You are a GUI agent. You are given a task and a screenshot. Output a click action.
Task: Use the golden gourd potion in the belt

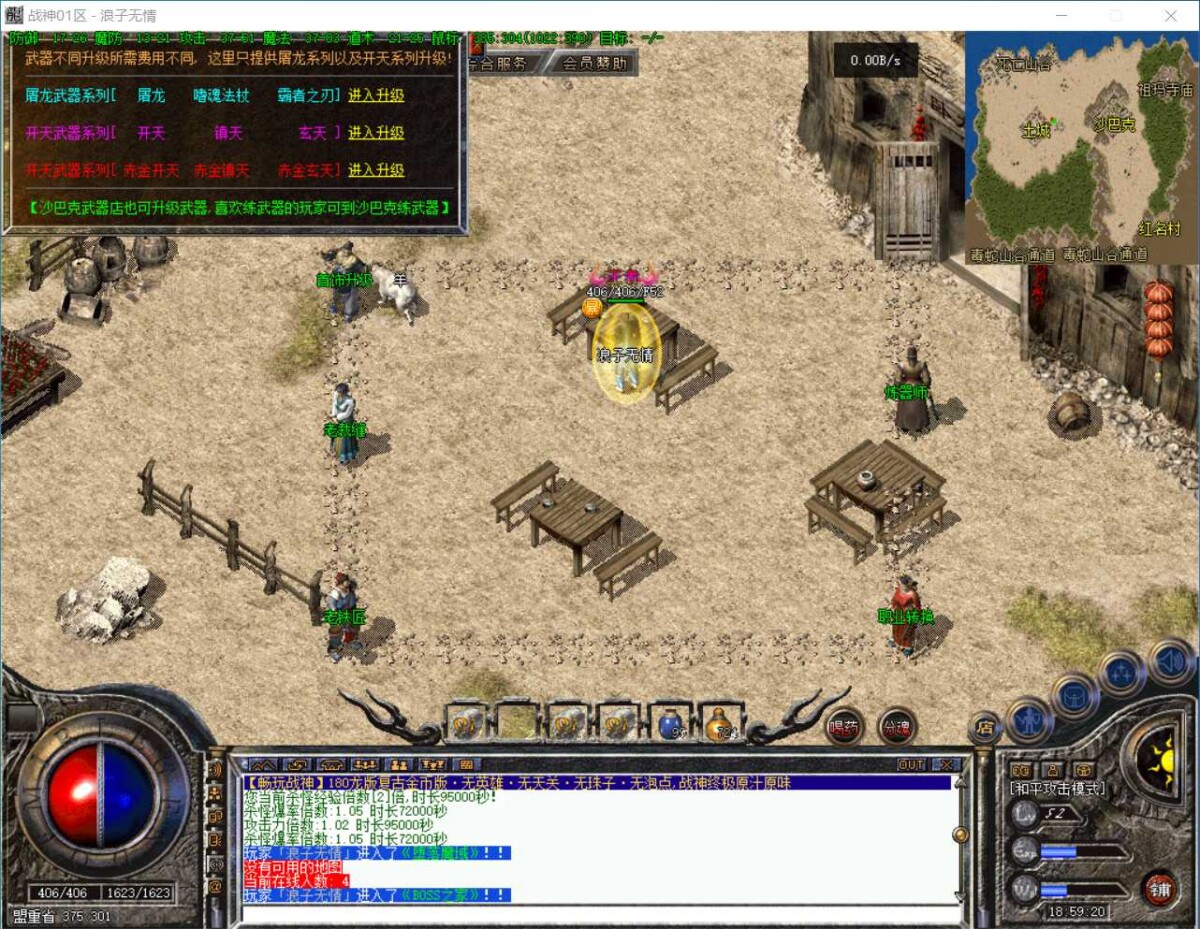pos(720,722)
